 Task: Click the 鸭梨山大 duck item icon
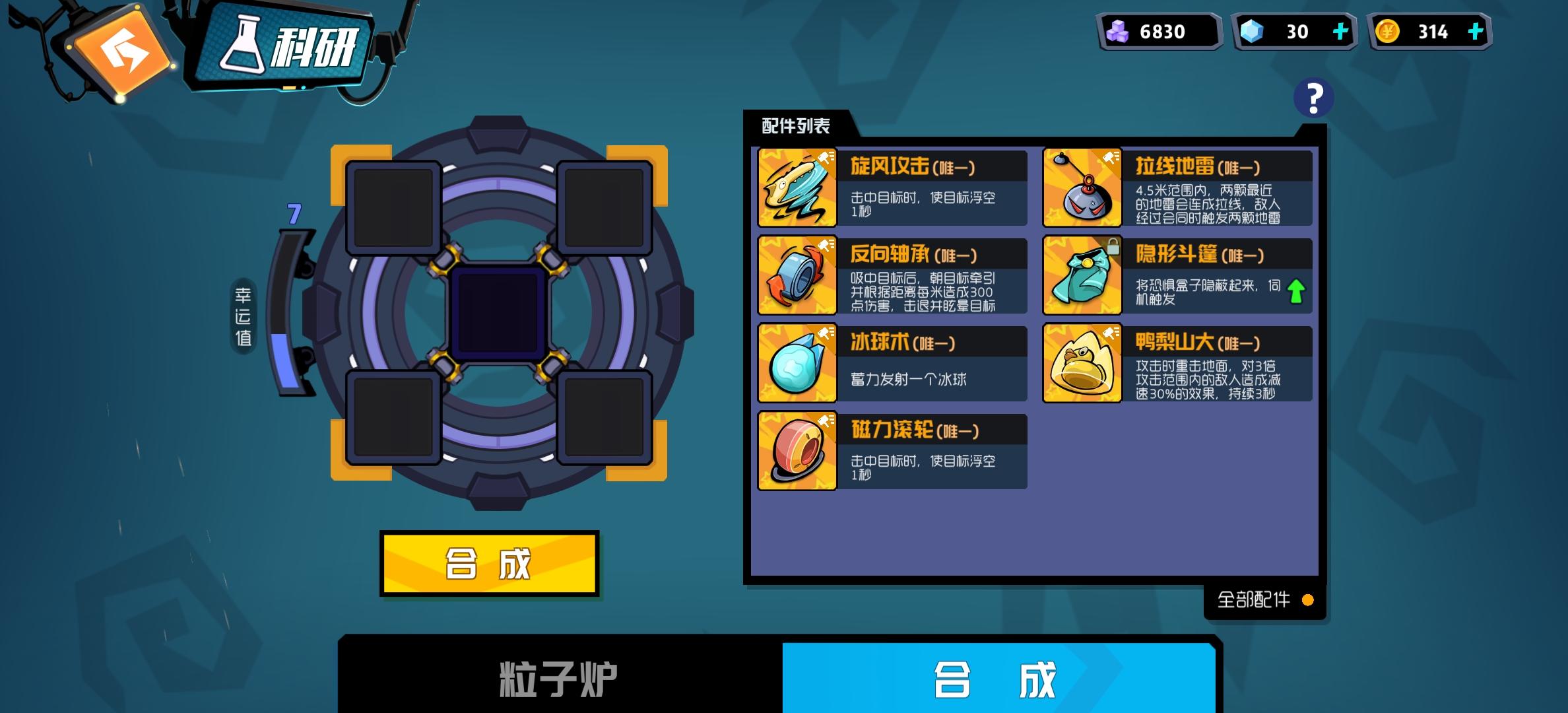[1082, 364]
